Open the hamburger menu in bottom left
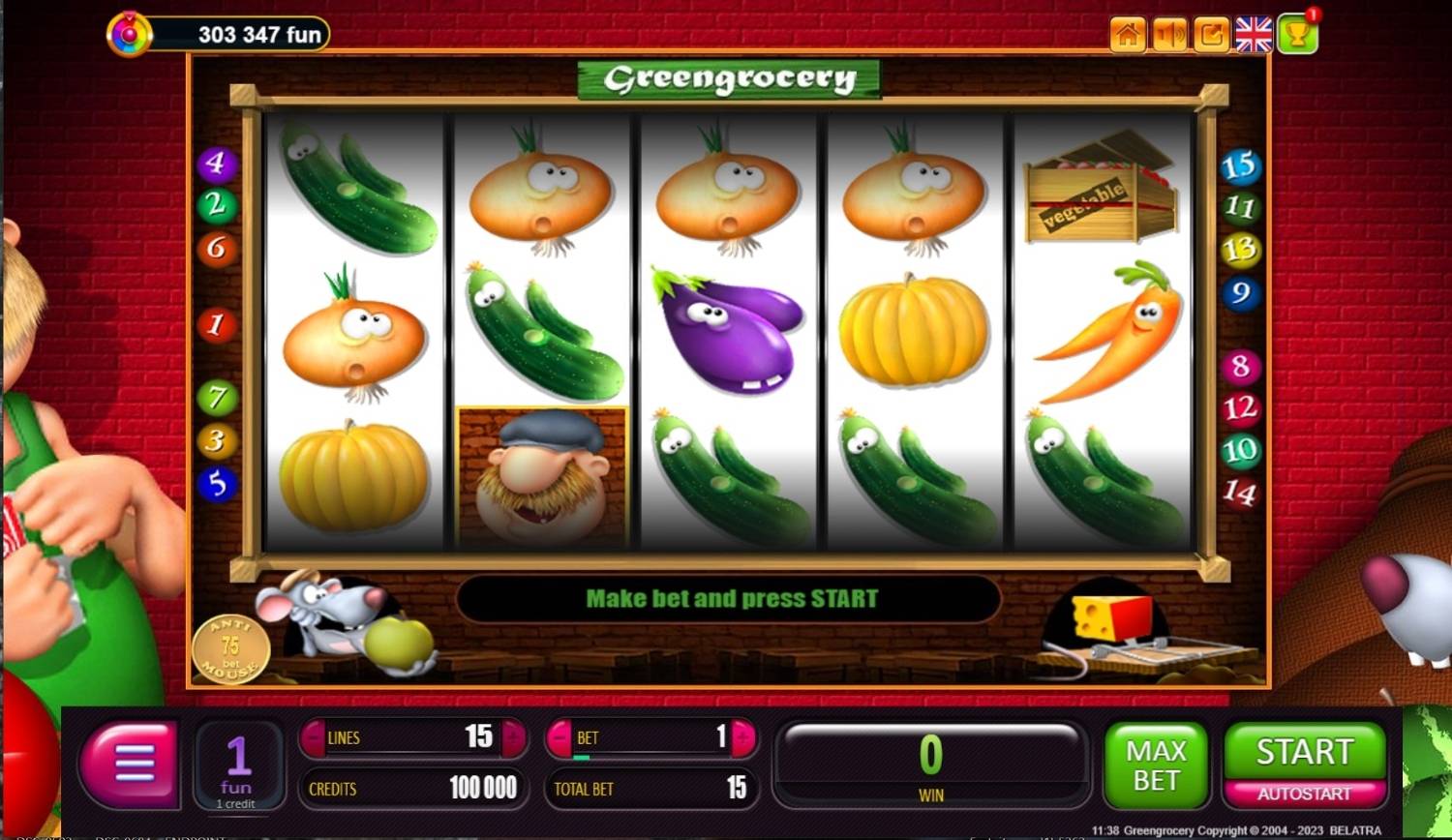 [130, 765]
